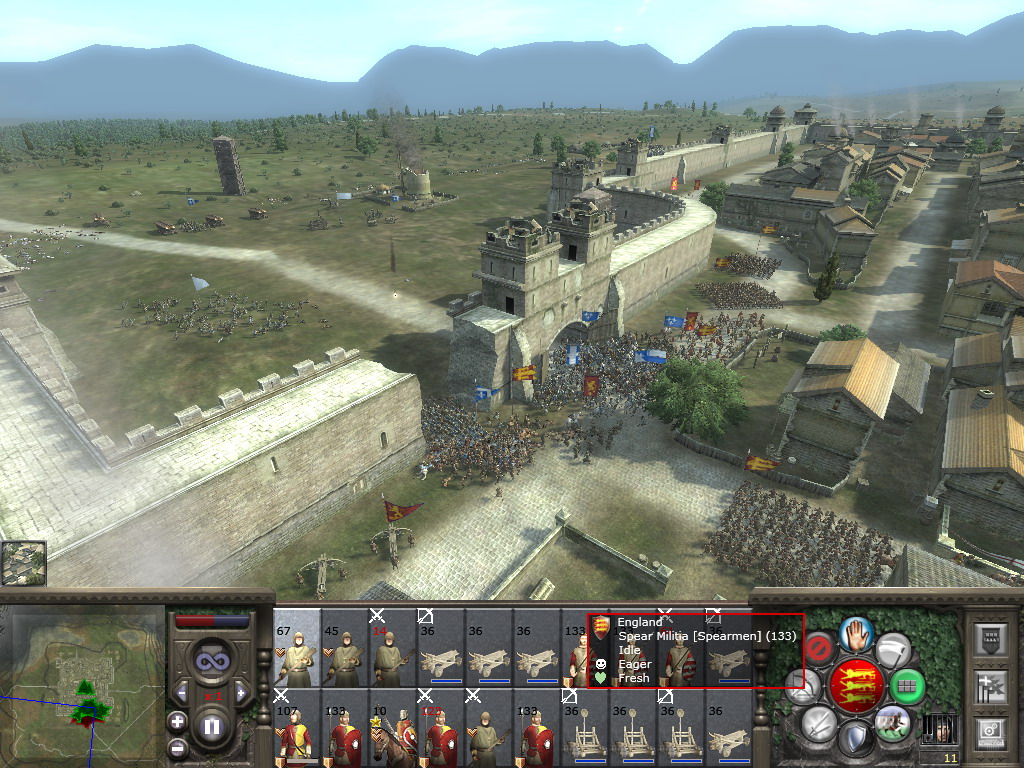Open the gear options button
Image resolution: width=1024 pixels, height=768 pixels.
click(x=990, y=733)
